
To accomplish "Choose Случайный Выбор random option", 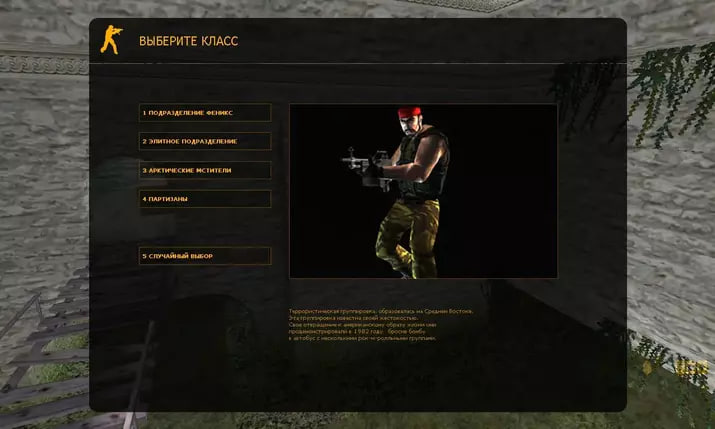I will pos(205,256).
